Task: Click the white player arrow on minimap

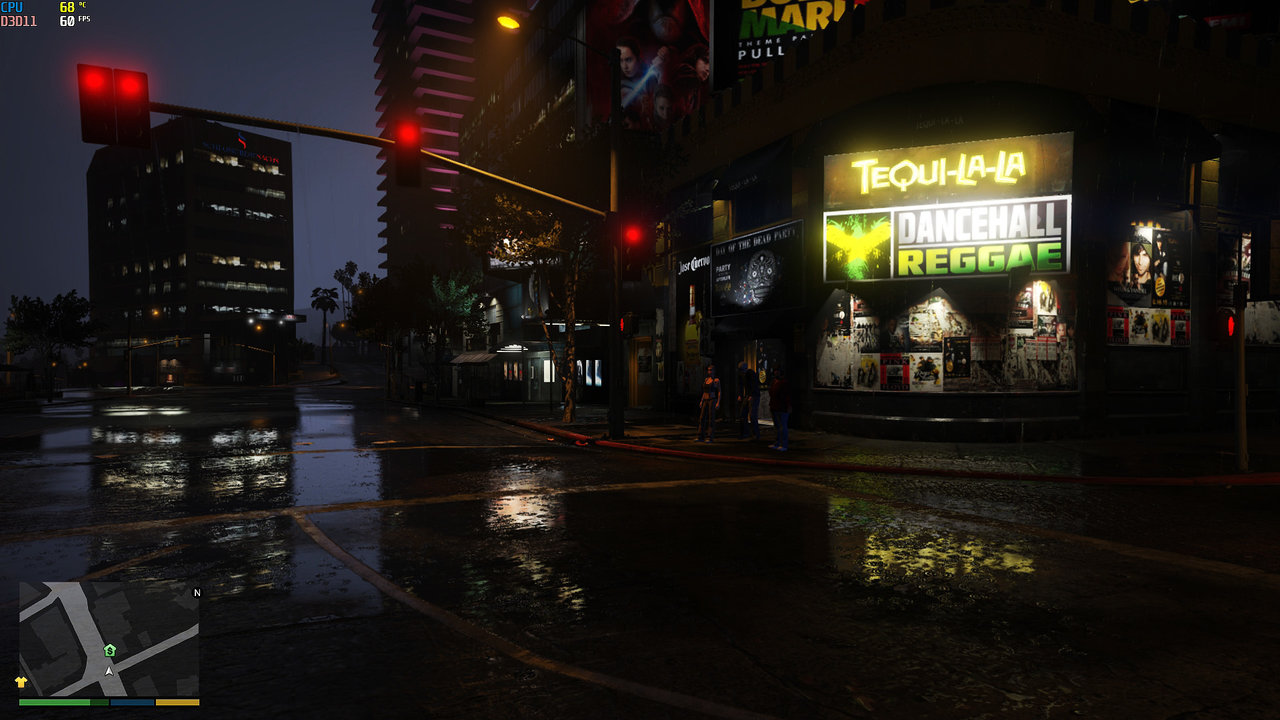Action: coord(109,670)
